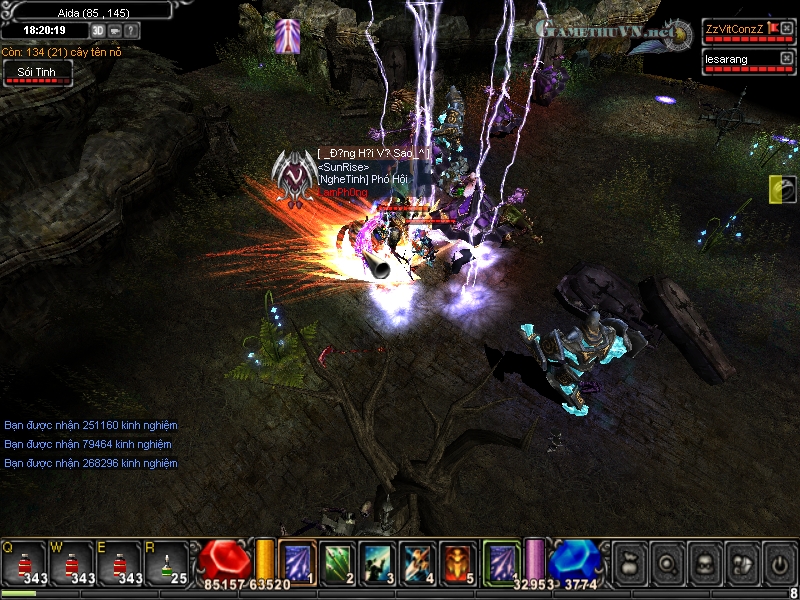Click the camera icon button

coord(115,31)
